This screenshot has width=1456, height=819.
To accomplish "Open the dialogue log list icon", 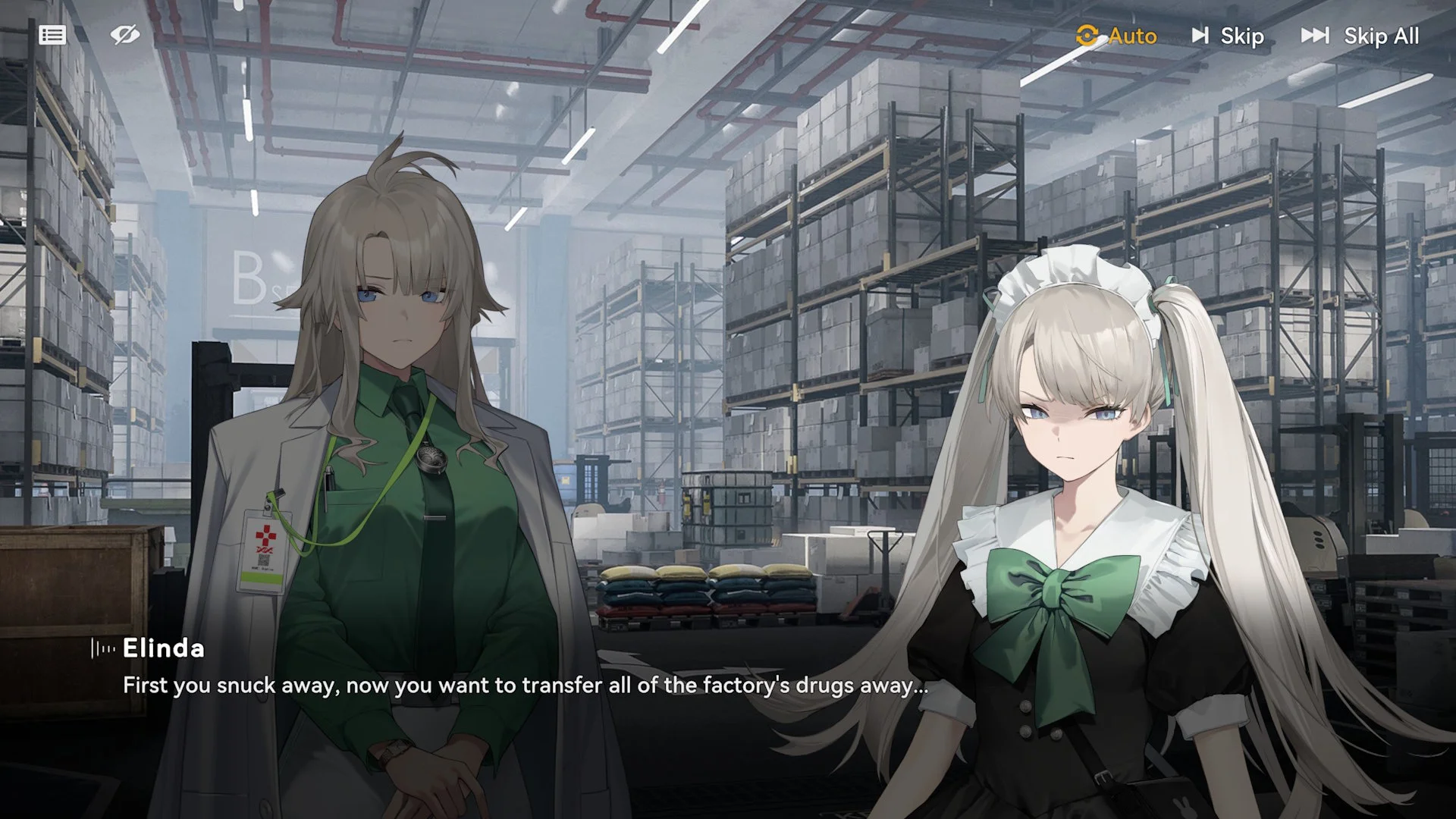I will pyautogui.click(x=52, y=35).
